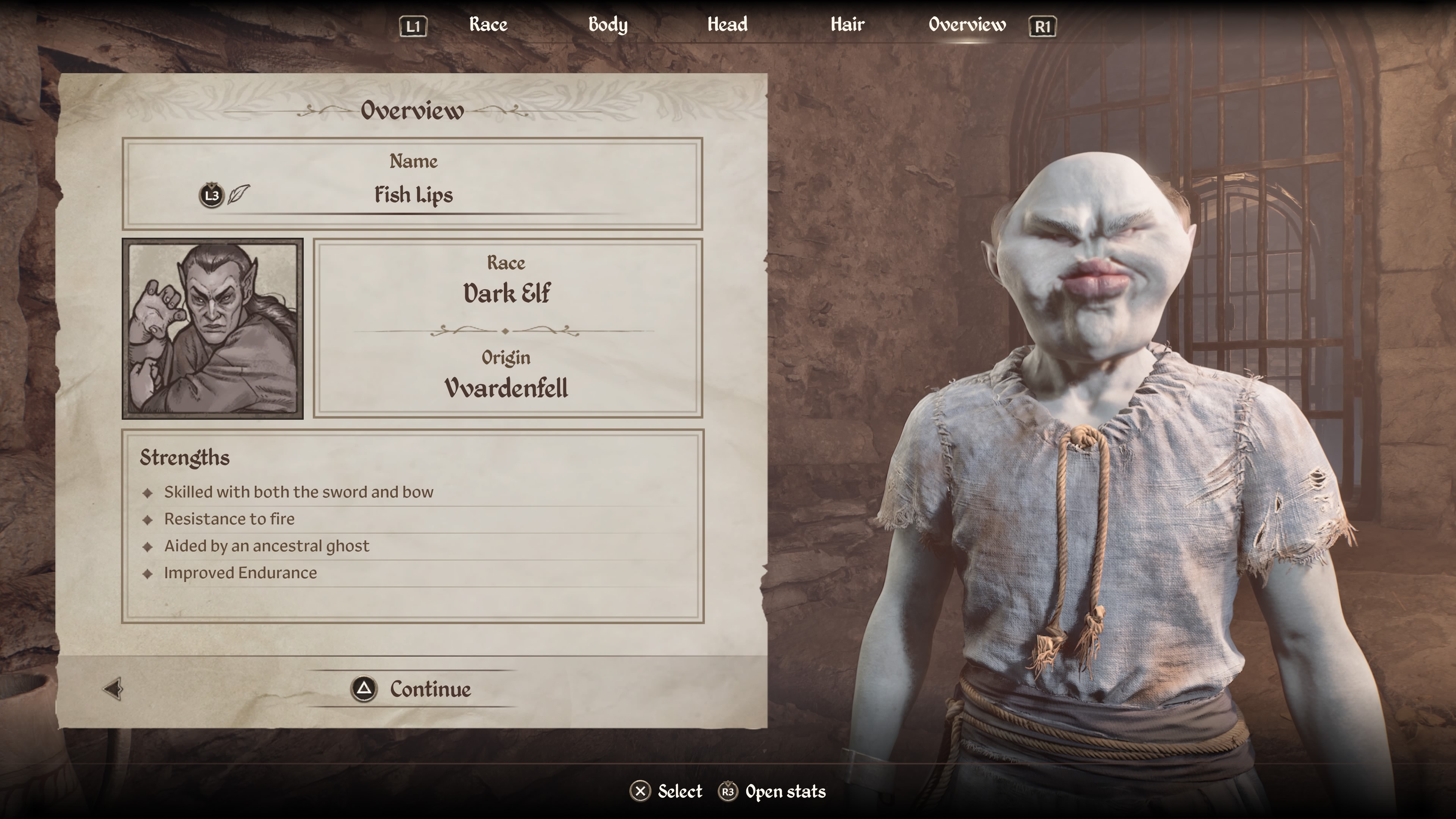This screenshot has height=819, width=1456.
Task: Go back with the left arrow
Action: [x=113, y=689]
